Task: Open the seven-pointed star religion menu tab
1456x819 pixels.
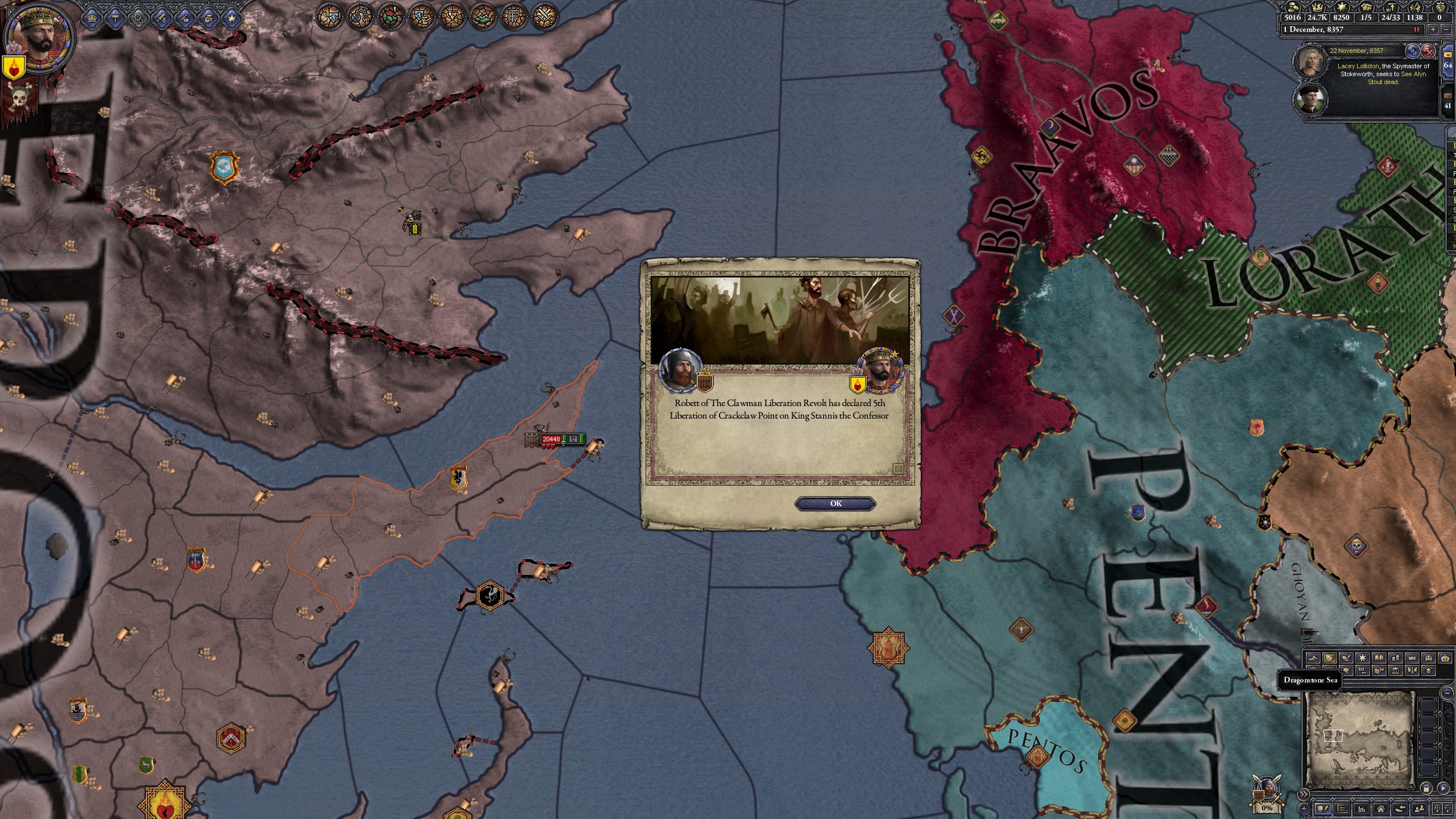Action: tap(231, 18)
